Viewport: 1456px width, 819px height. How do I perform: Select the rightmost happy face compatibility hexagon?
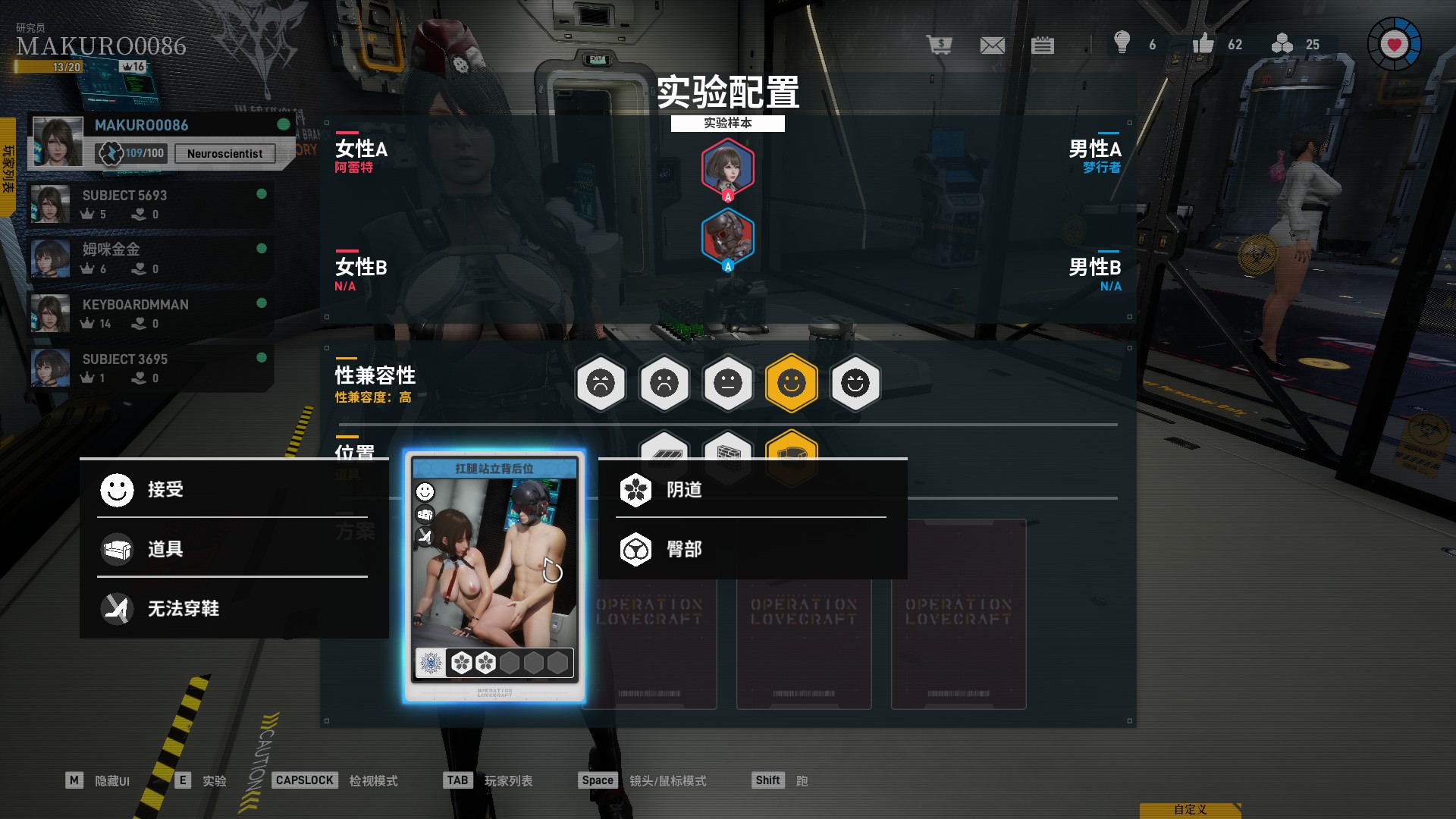click(856, 384)
